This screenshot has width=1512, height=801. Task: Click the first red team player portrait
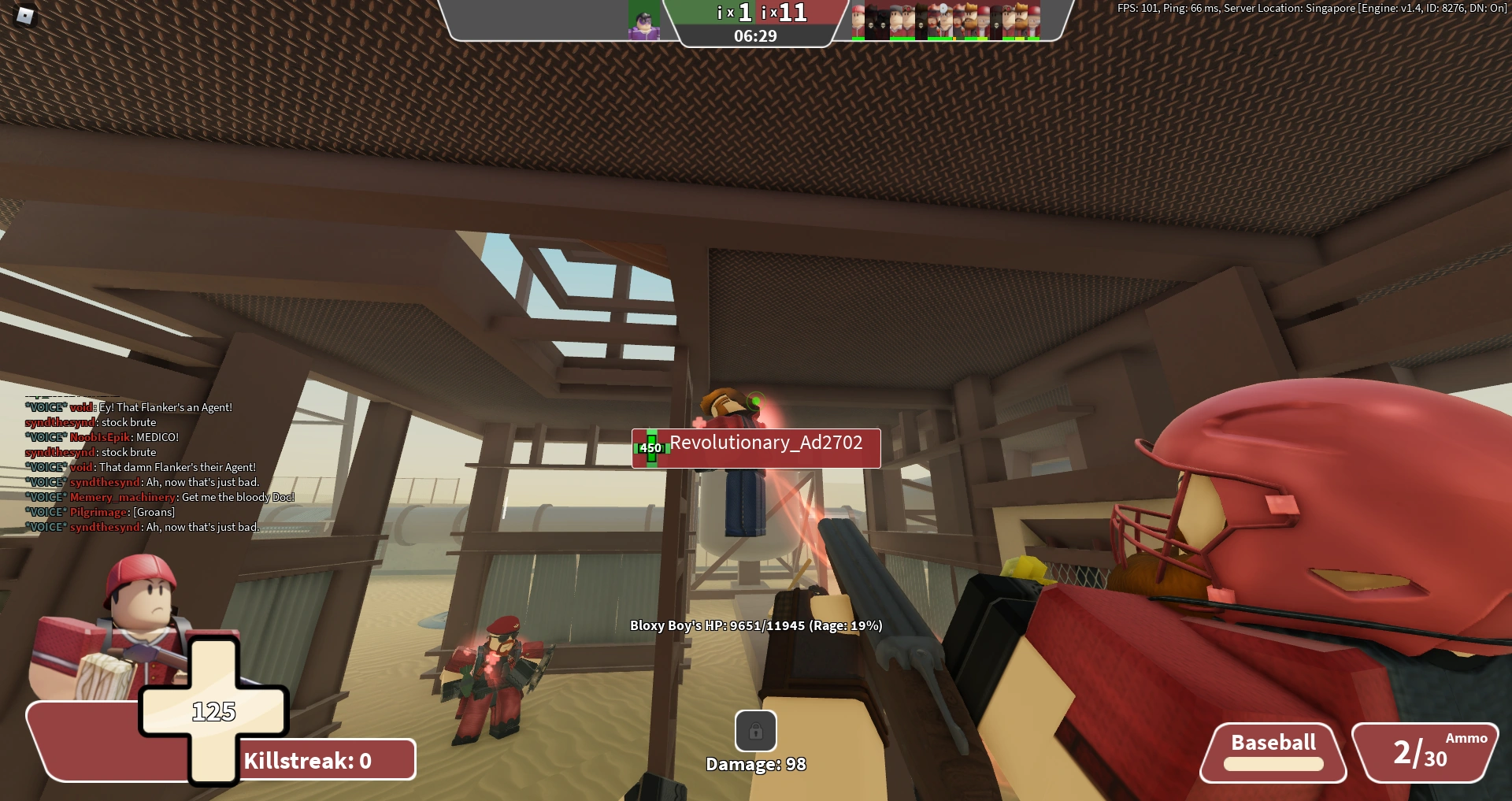coord(858,17)
